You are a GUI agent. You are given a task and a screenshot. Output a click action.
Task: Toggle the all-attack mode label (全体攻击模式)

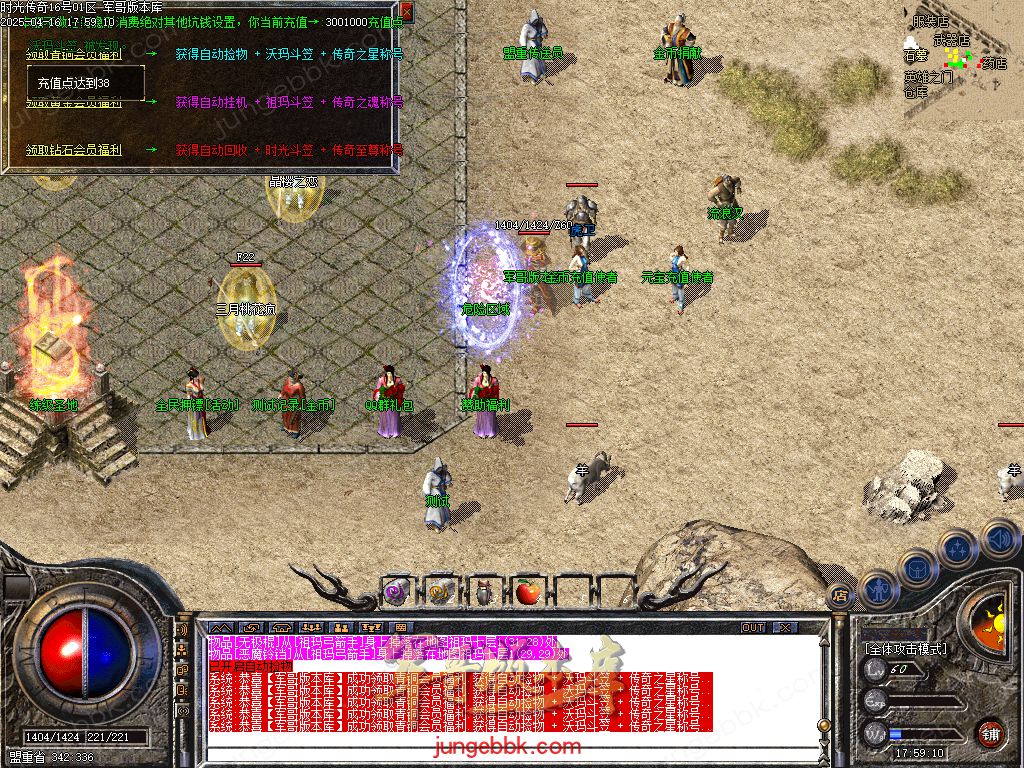tap(906, 648)
